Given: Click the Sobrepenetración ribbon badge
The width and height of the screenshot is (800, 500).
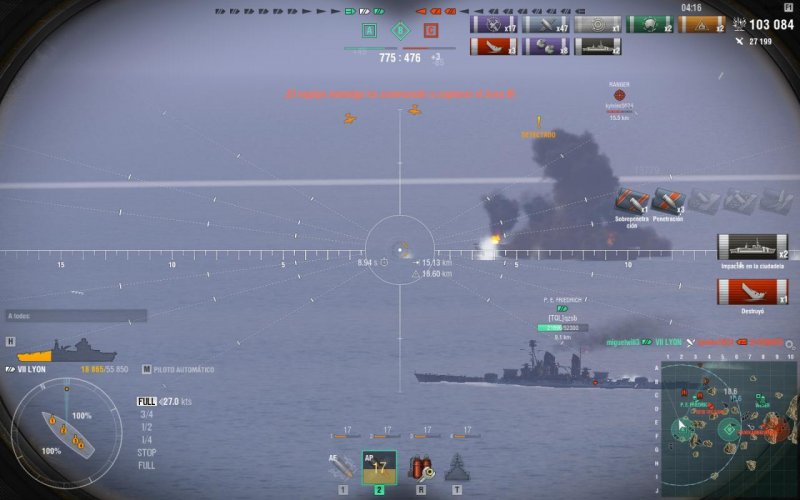Looking at the screenshot, I should click(632, 201).
